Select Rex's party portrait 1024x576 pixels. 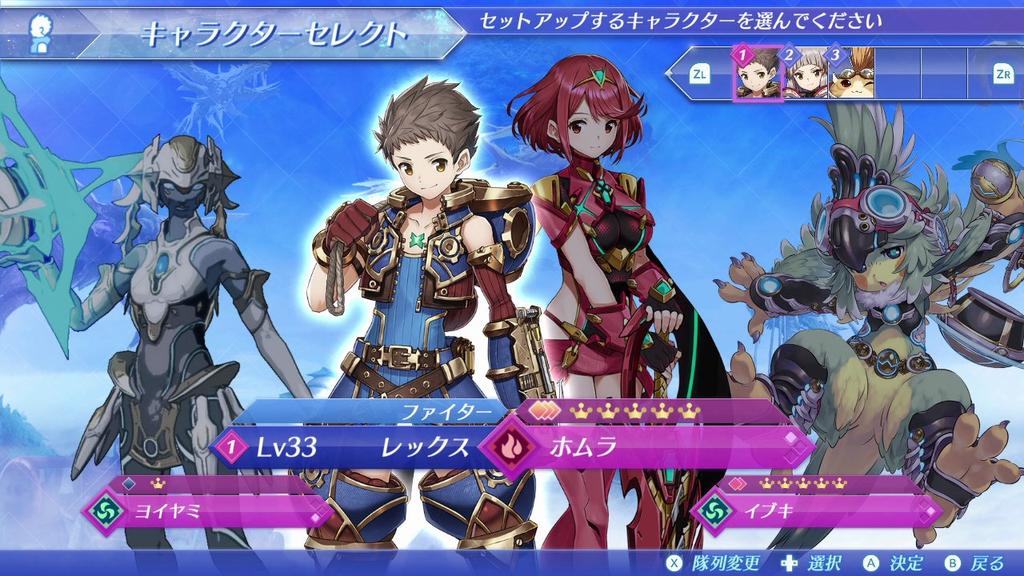click(756, 73)
